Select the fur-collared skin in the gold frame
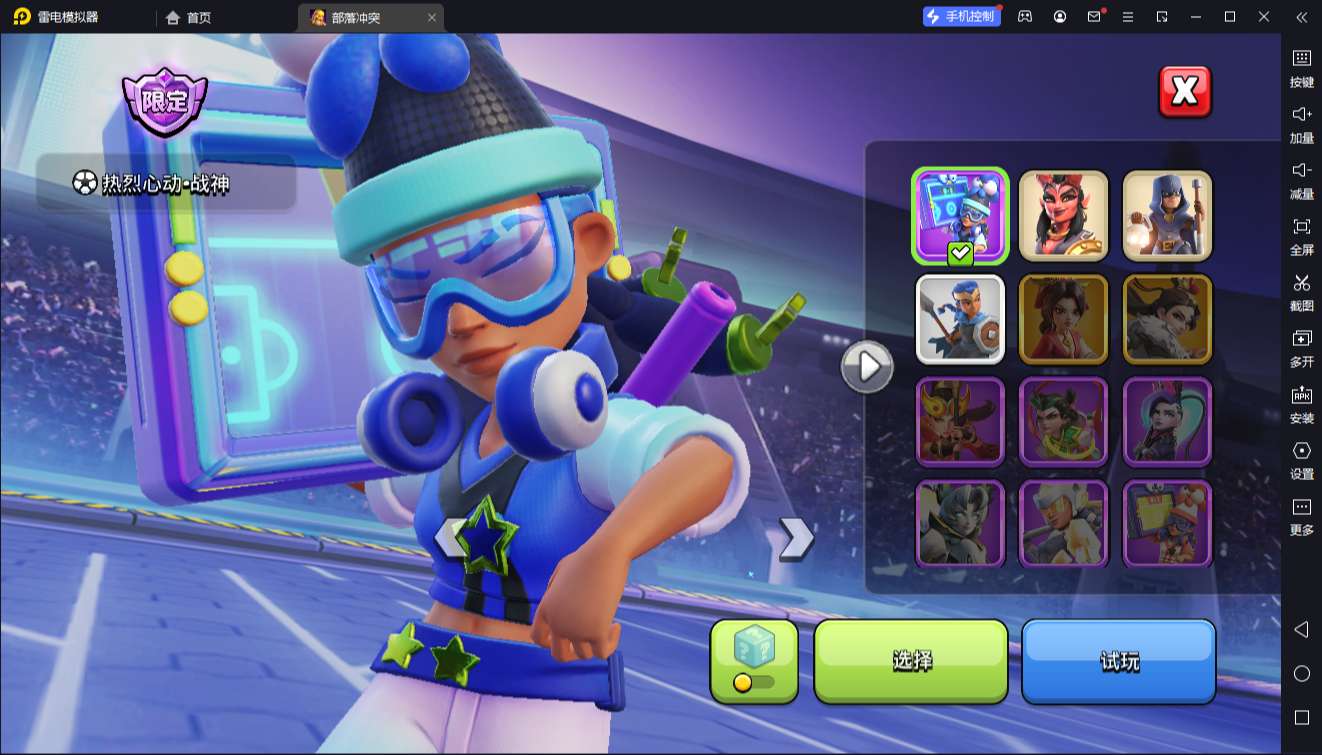 pyautogui.click(x=1167, y=319)
